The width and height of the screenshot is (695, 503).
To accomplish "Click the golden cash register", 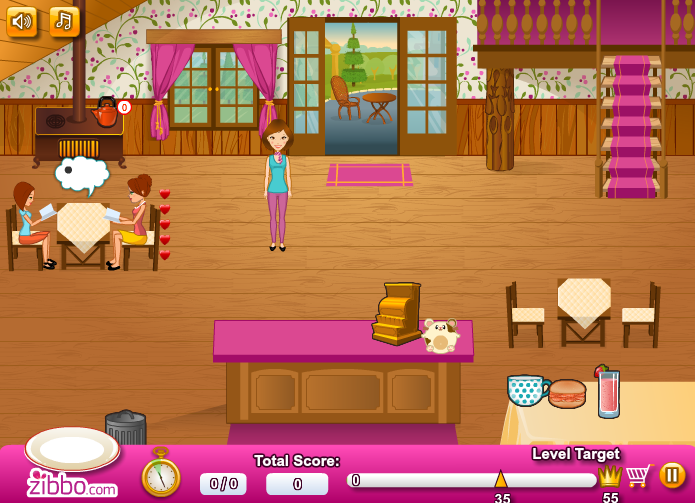I will point(397,313).
